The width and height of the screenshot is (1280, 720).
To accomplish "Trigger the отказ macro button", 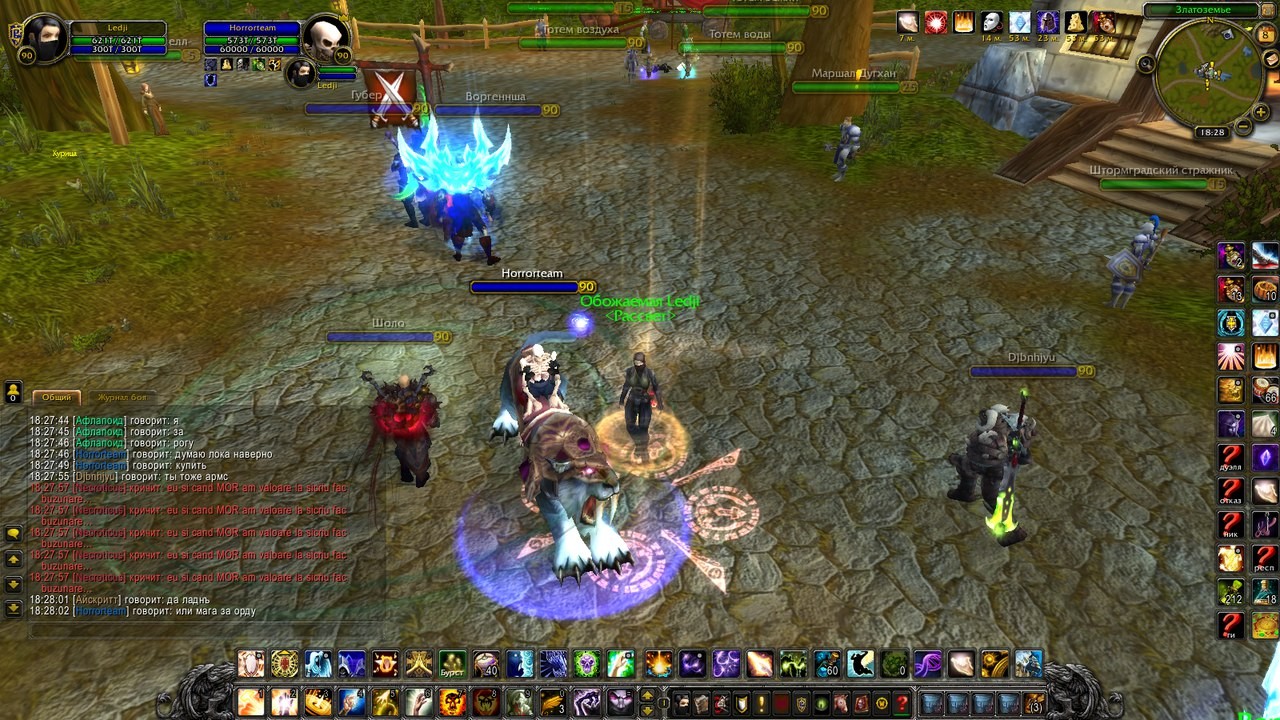I will click(1231, 492).
